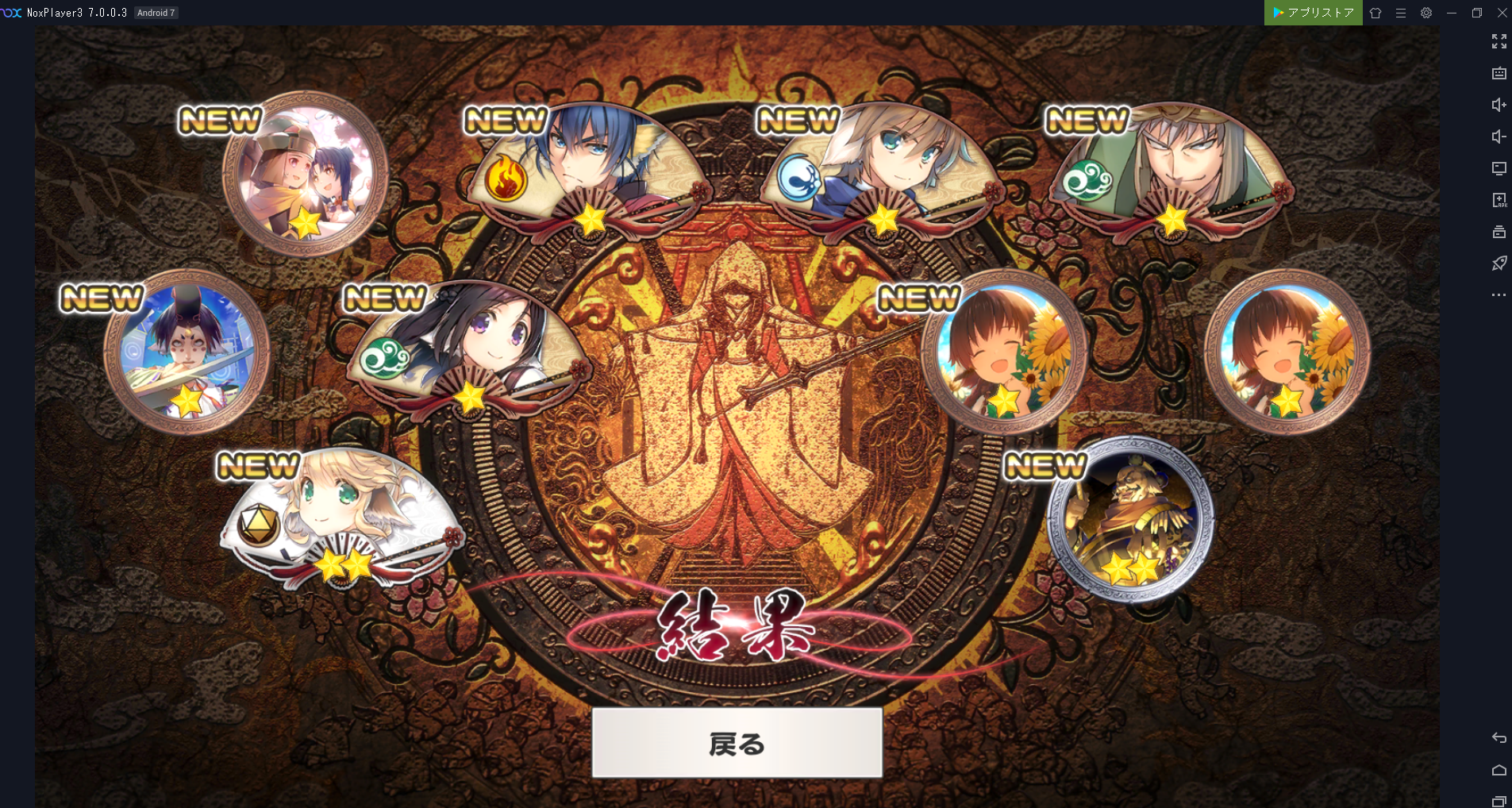This screenshot has height=808, width=1512.
Task: View the sunflower girl card without NEW label
Action: [1287, 352]
